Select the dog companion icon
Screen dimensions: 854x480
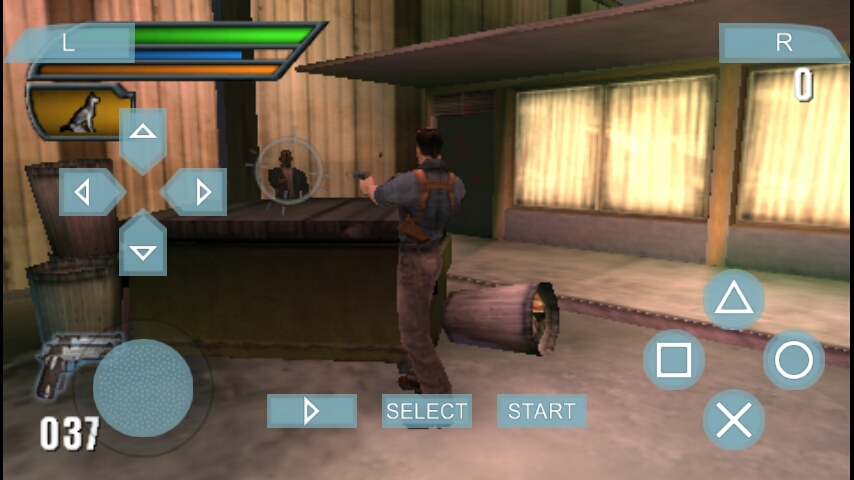[79, 111]
